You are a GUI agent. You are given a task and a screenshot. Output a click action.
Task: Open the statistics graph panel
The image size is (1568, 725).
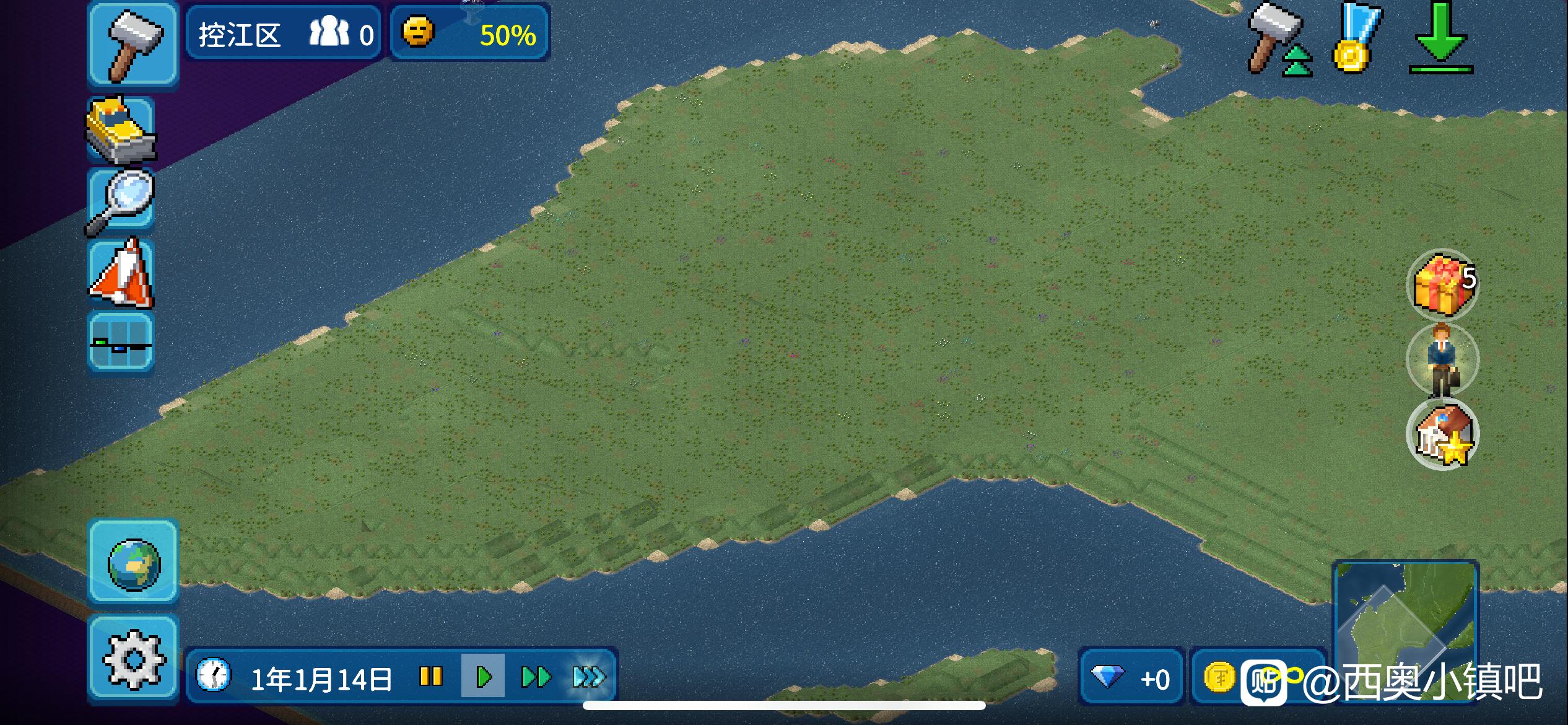(x=121, y=343)
